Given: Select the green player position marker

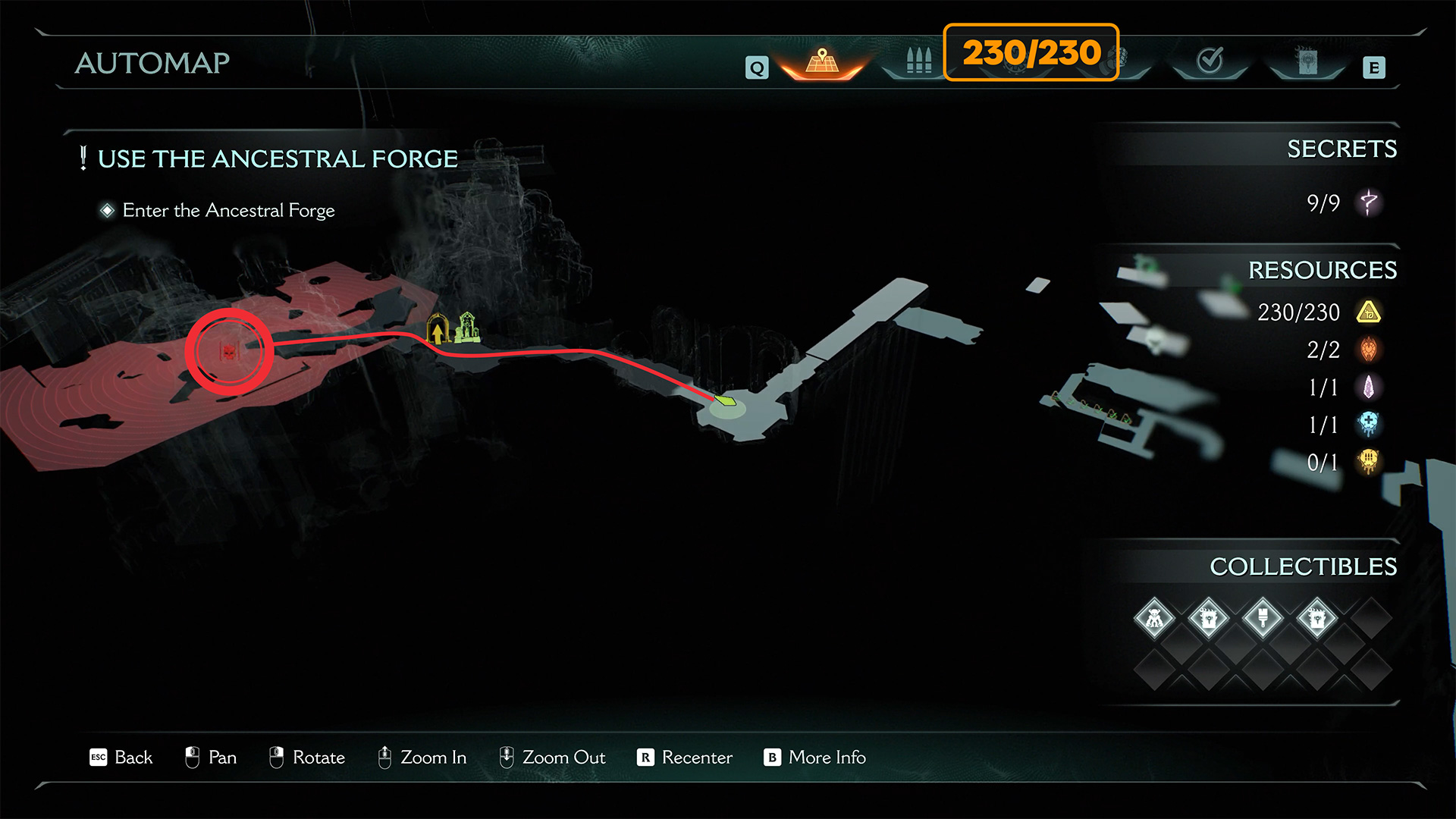Looking at the screenshot, I should (726, 400).
